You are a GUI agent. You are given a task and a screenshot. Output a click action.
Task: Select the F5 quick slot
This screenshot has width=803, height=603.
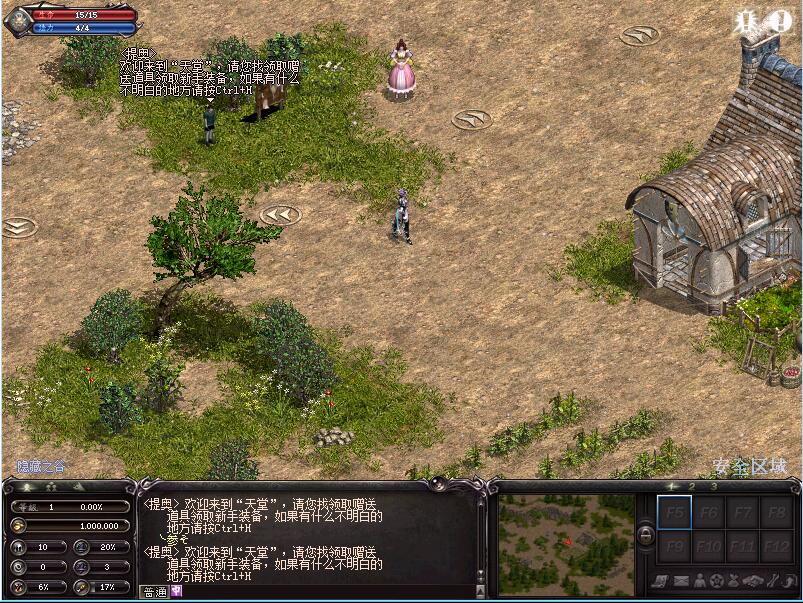coord(674,512)
